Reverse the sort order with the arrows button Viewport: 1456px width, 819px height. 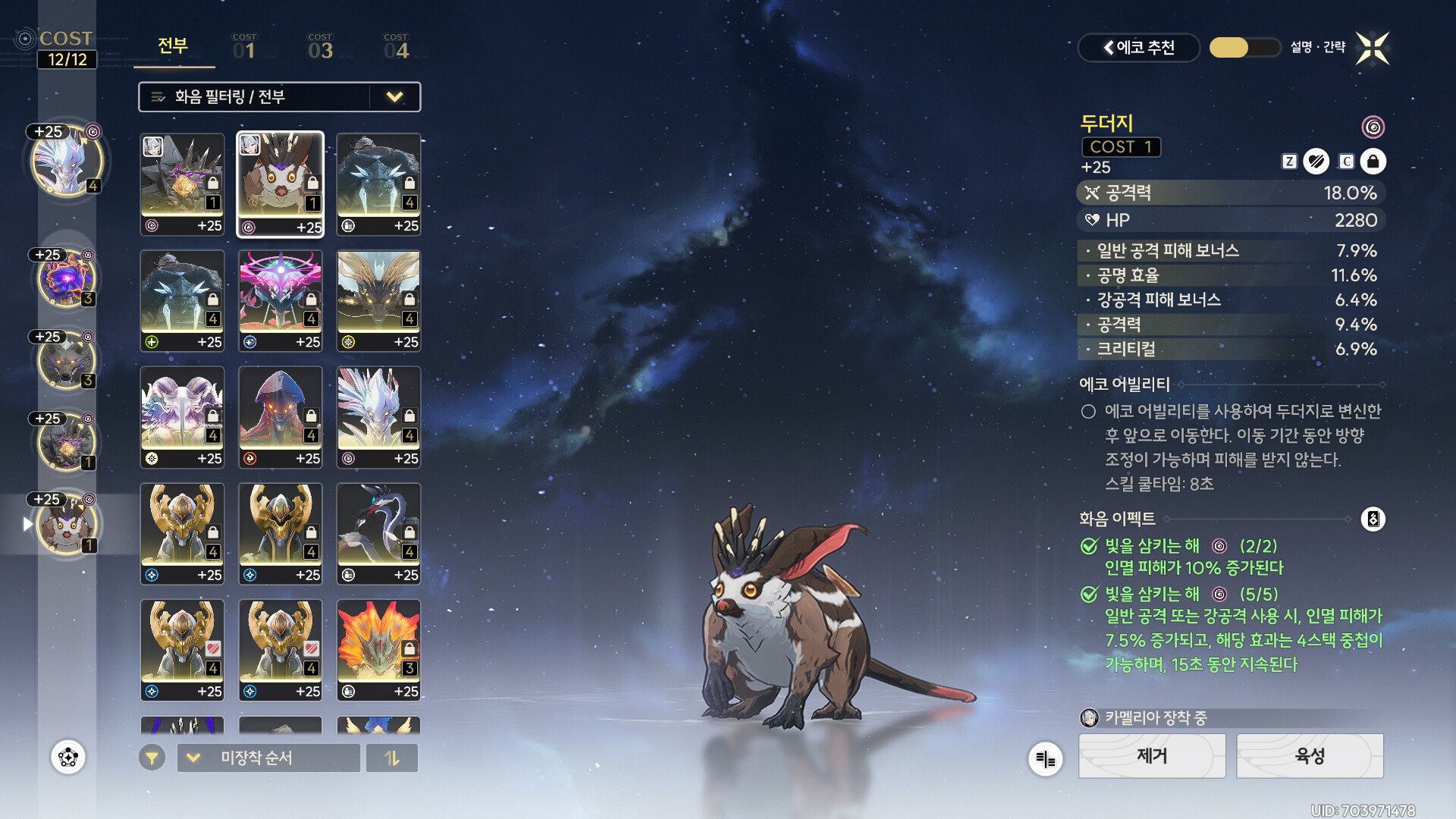tap(392, 758)
